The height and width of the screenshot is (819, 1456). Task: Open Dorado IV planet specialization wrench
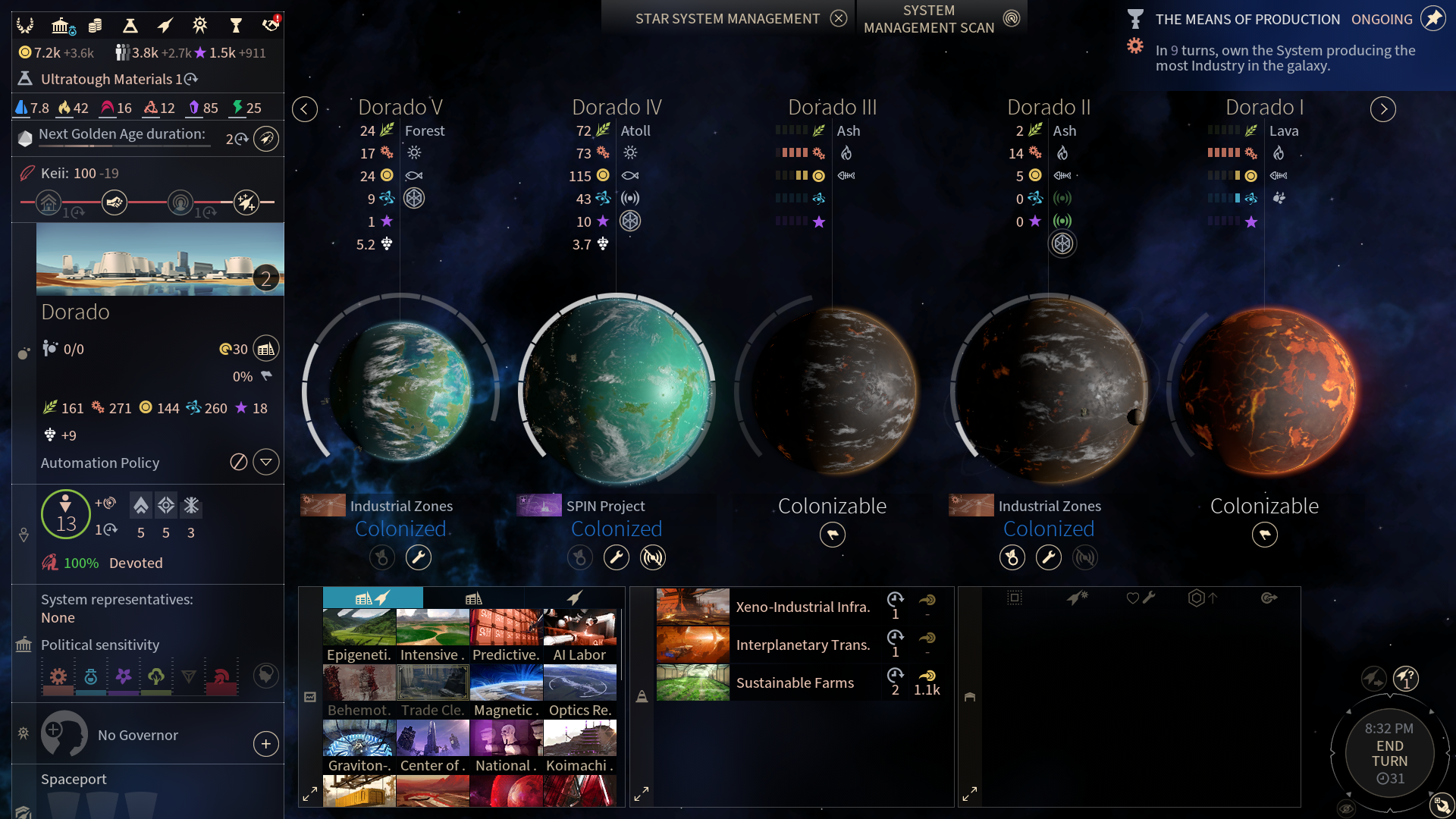tap(616, 558)
